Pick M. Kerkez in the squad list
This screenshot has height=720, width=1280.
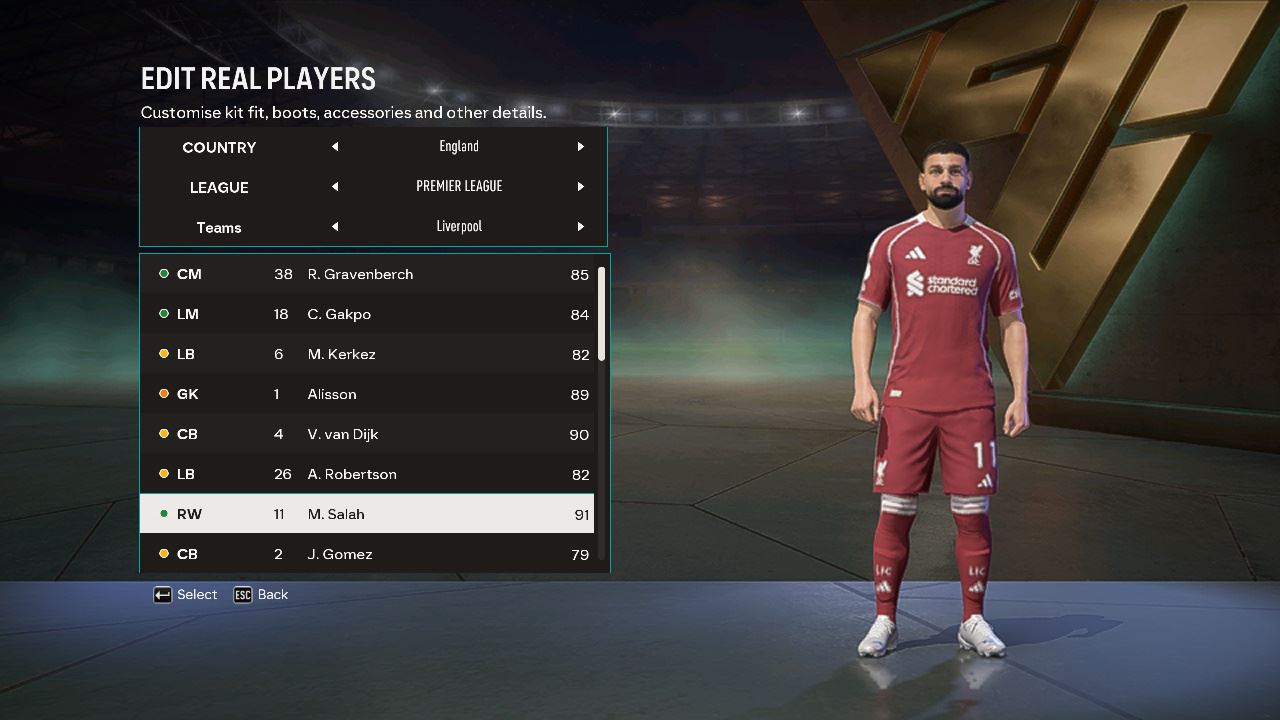pos(366,354)
